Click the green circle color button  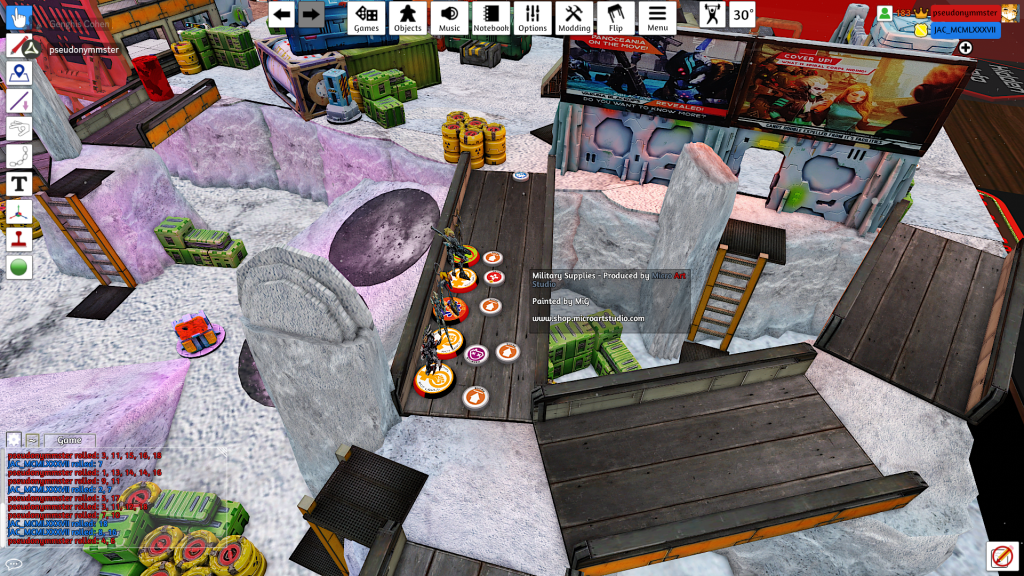click(19, 267)
